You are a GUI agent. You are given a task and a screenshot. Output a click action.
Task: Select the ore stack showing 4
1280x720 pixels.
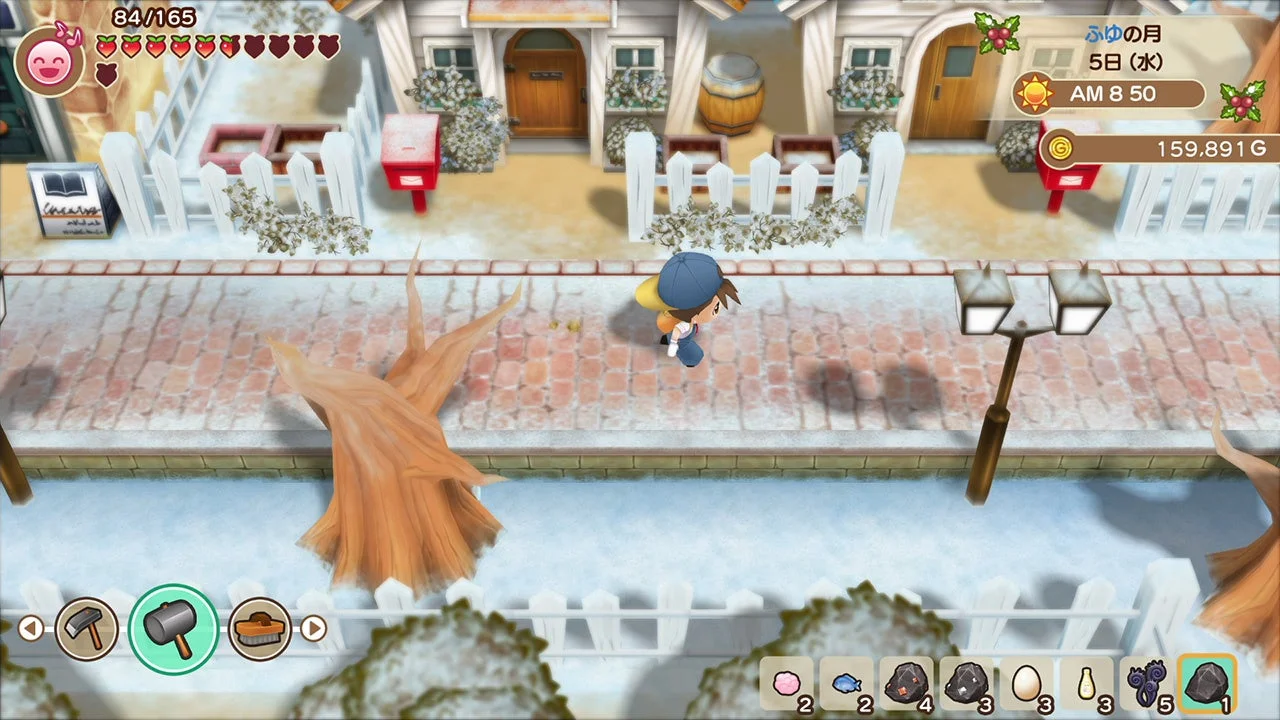click(x=904, y=685)
